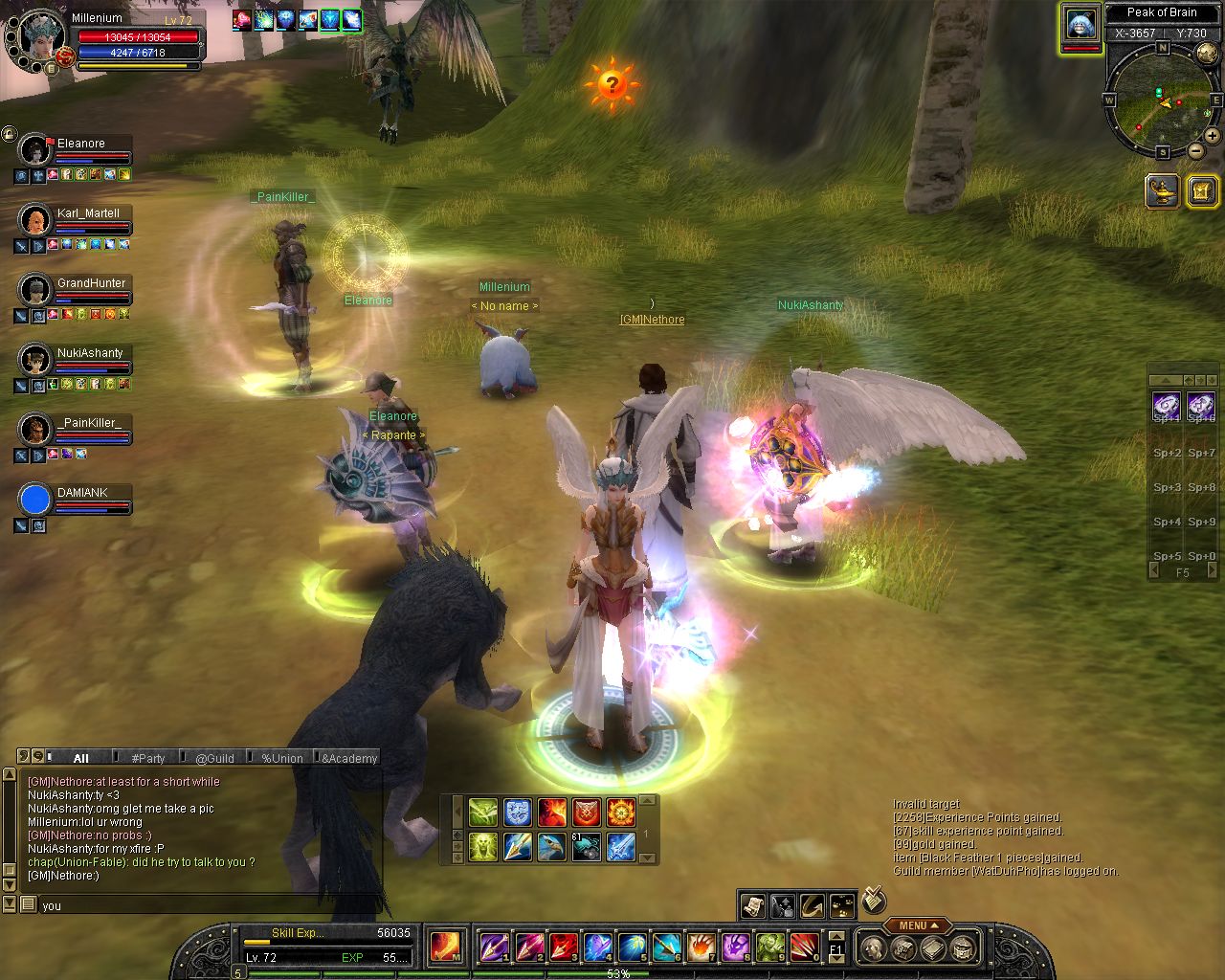This screenshot has height=980, width=1225.
Task: Activate the orange fire claw skill slot 7
Action: click(x=701, y=947)
